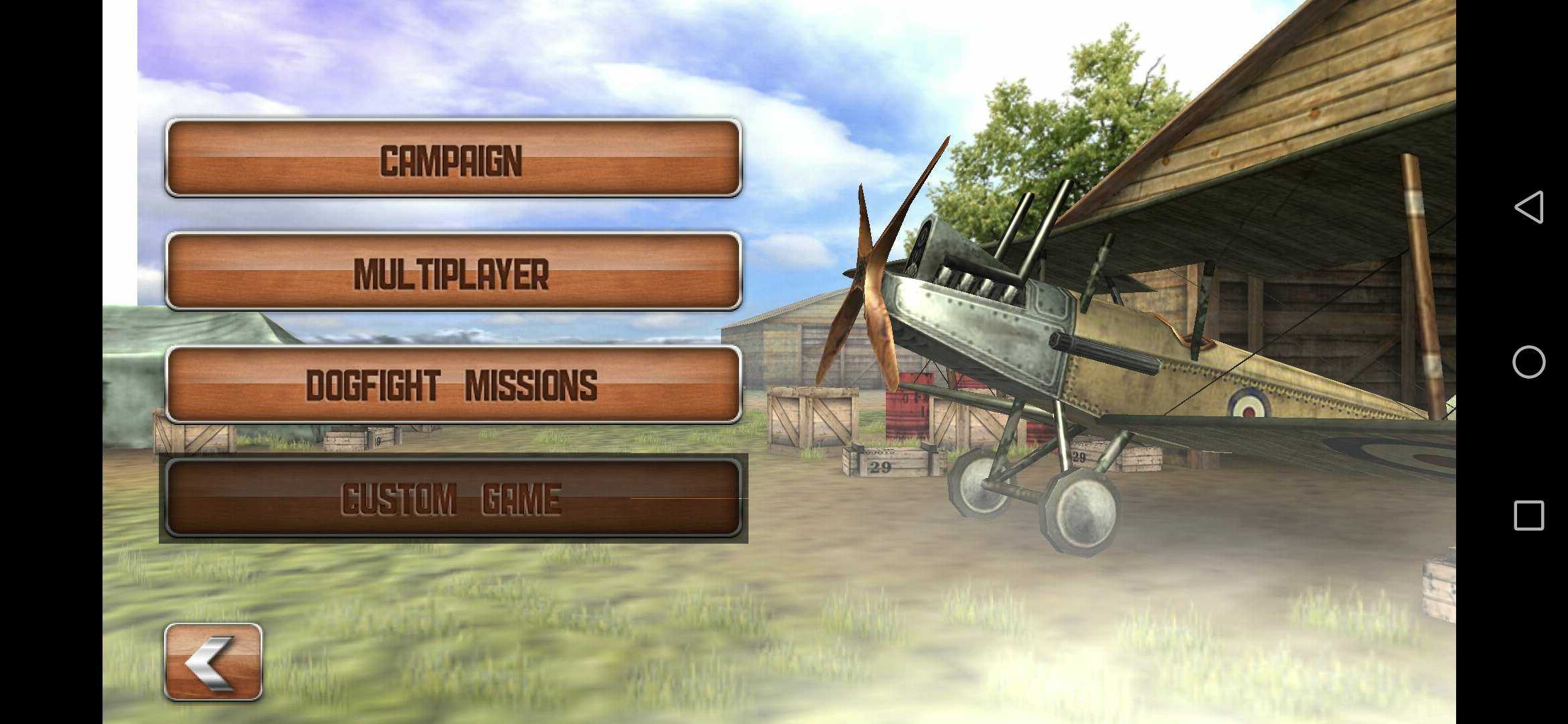Tap the Android back triangle
Image resolution: width=1568 pixels, height=724 pixels.
click(x=1529, y=207)
